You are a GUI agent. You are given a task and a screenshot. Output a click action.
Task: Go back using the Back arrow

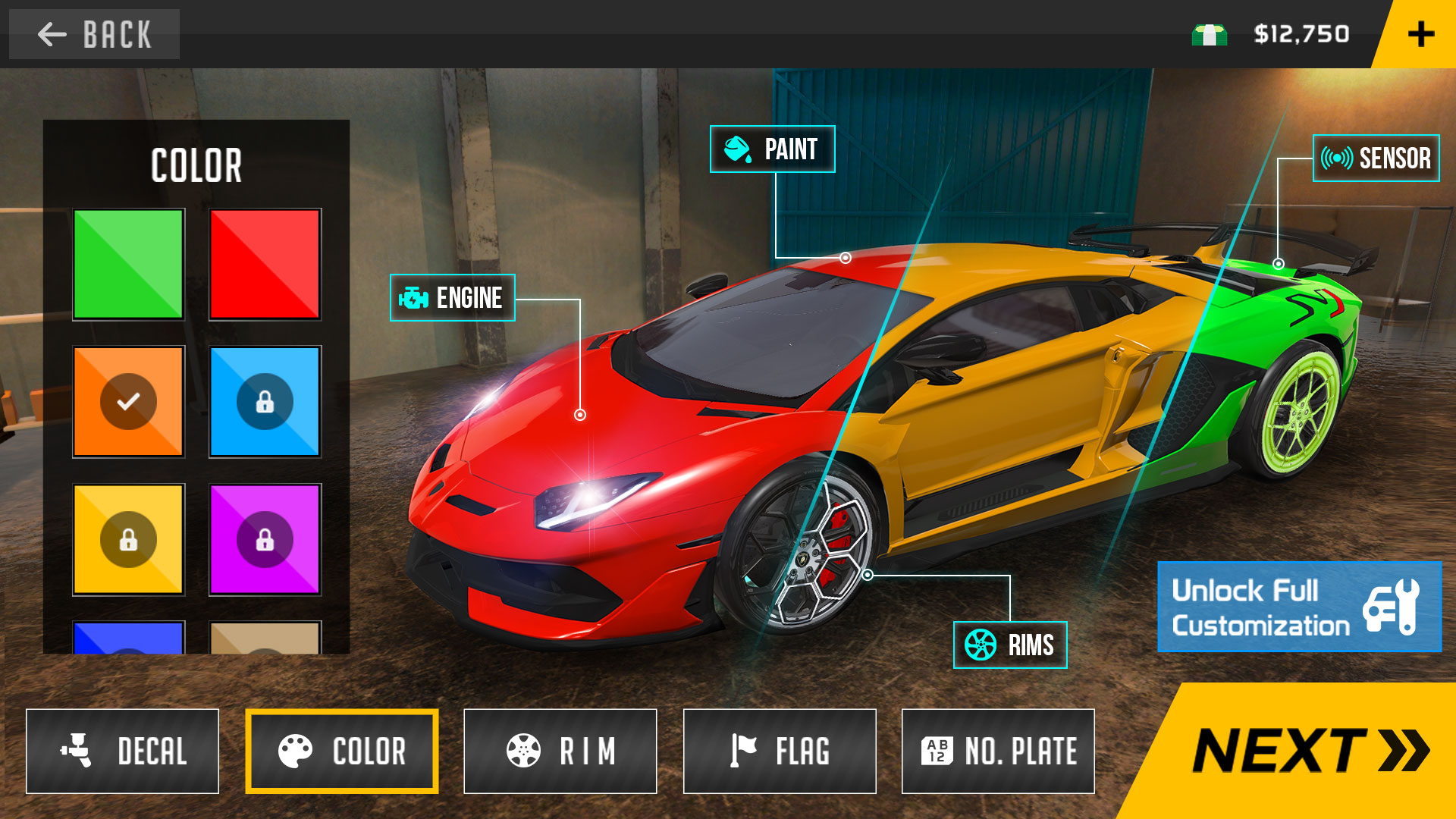50,33
